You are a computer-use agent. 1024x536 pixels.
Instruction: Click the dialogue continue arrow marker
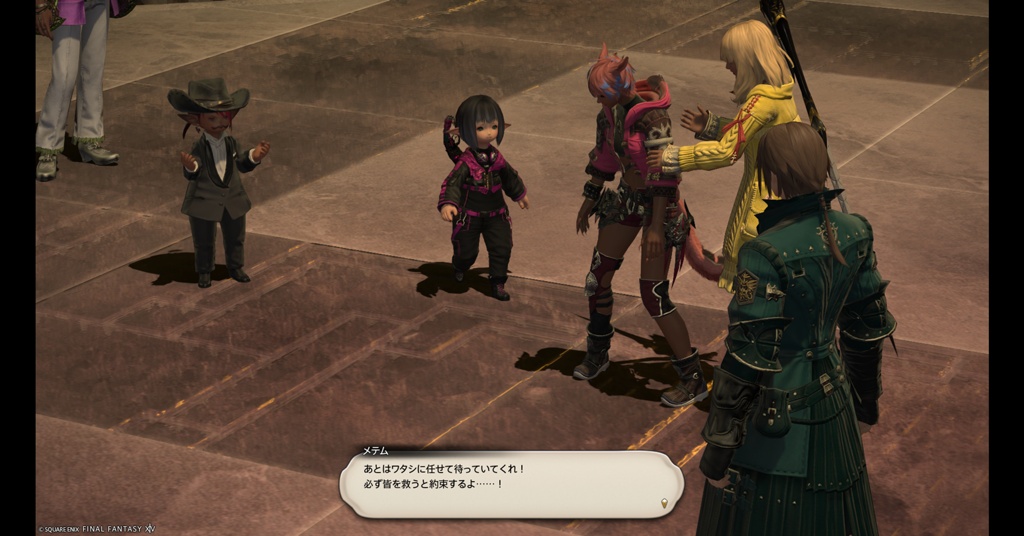665,502
